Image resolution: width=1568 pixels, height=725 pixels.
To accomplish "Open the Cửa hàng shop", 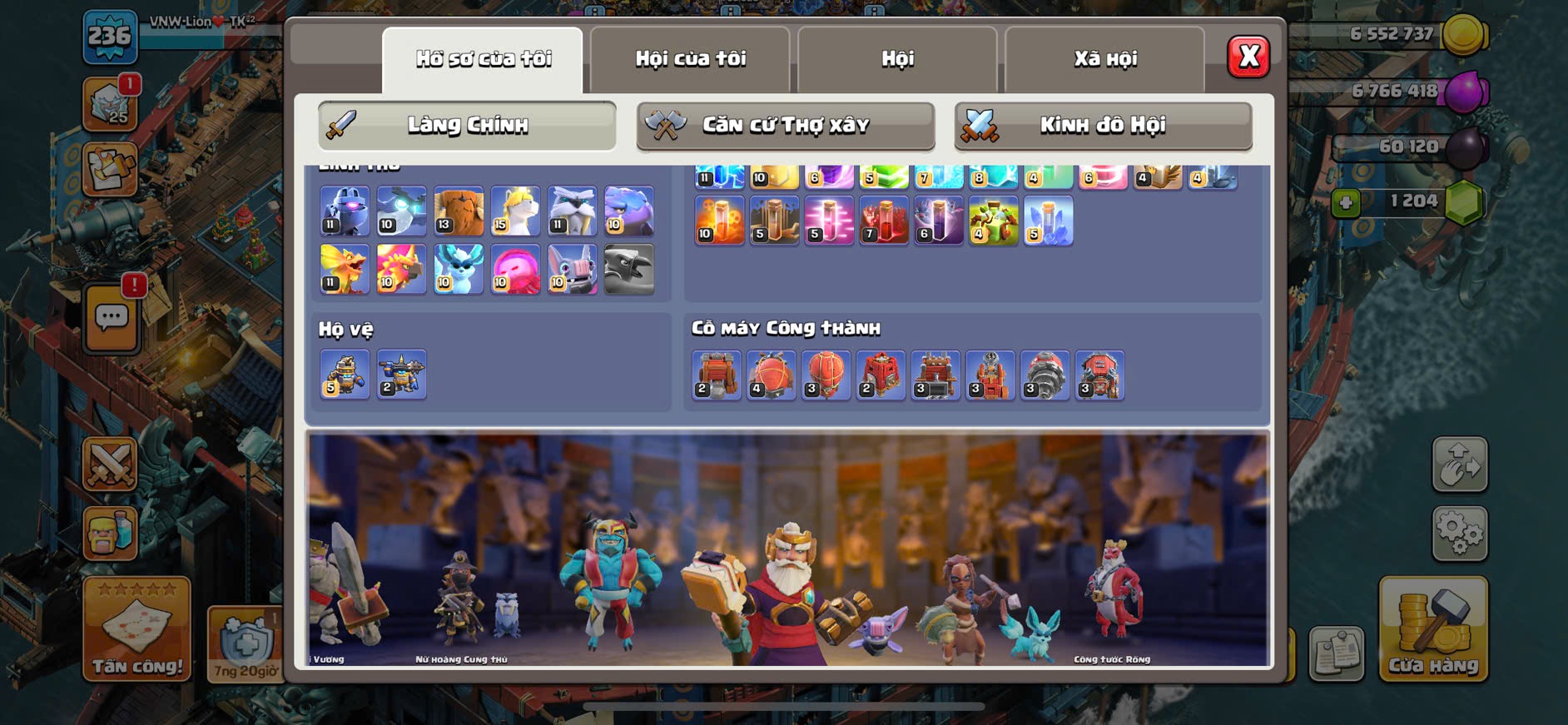I will point(1432,630).
